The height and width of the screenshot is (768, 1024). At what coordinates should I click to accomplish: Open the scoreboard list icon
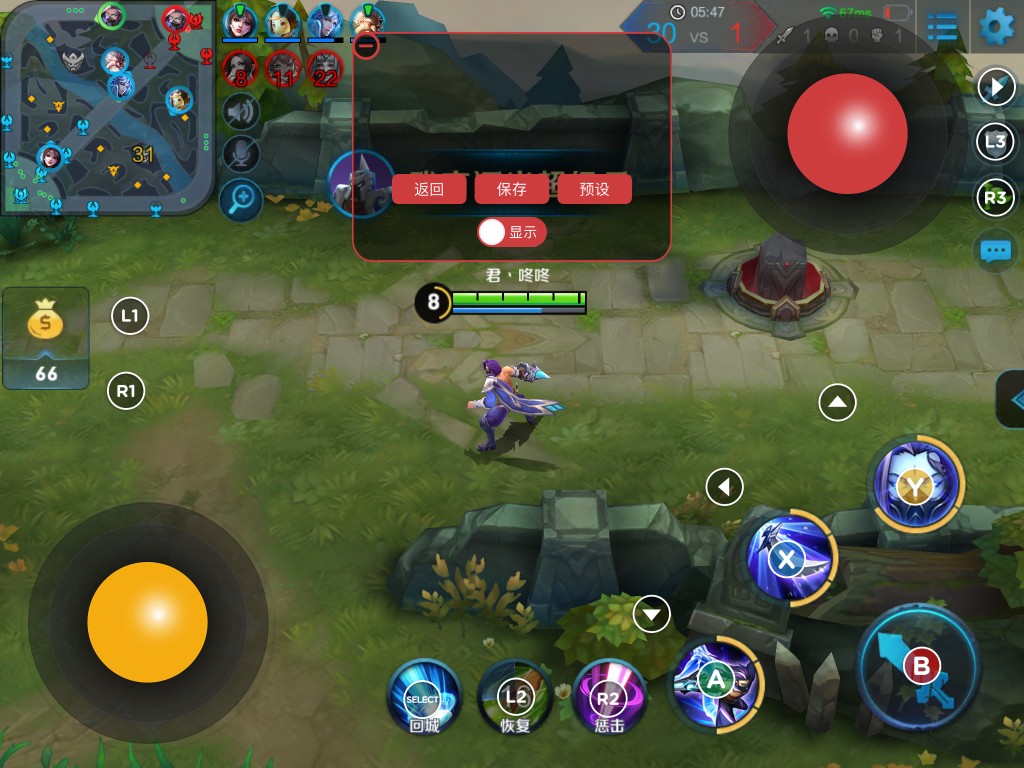[941, 27]
